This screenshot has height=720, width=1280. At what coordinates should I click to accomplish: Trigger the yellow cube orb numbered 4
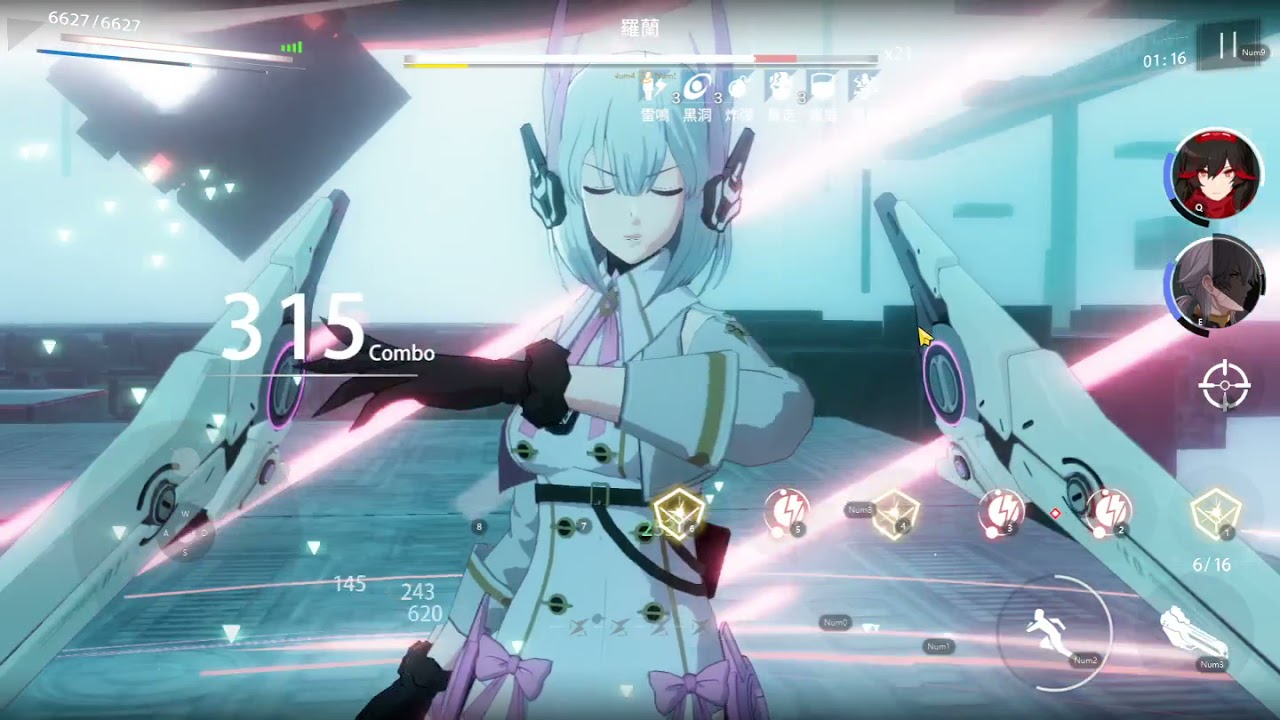[x=893, y=513]
